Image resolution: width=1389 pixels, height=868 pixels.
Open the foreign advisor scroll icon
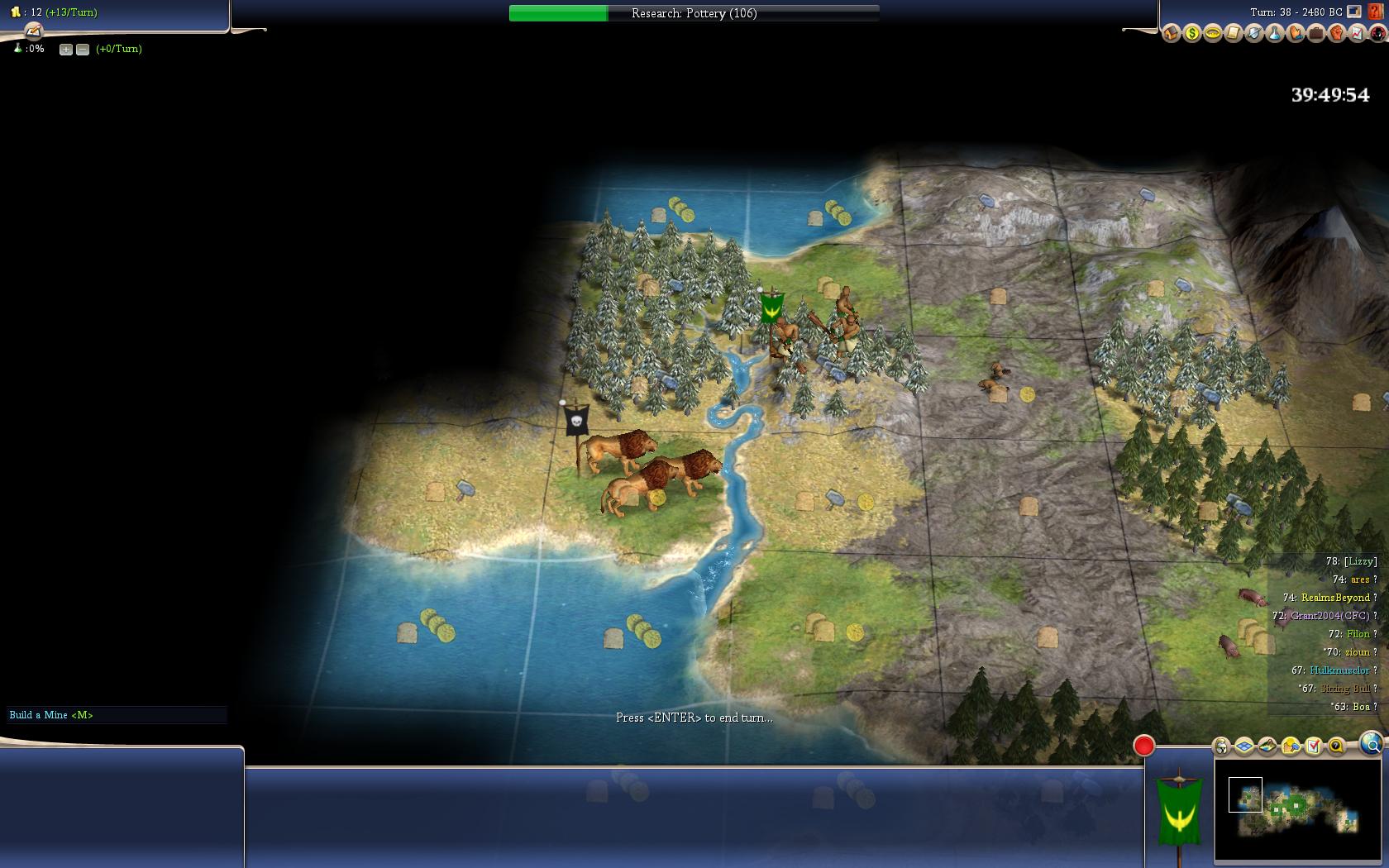click(x=1233, y=34)
